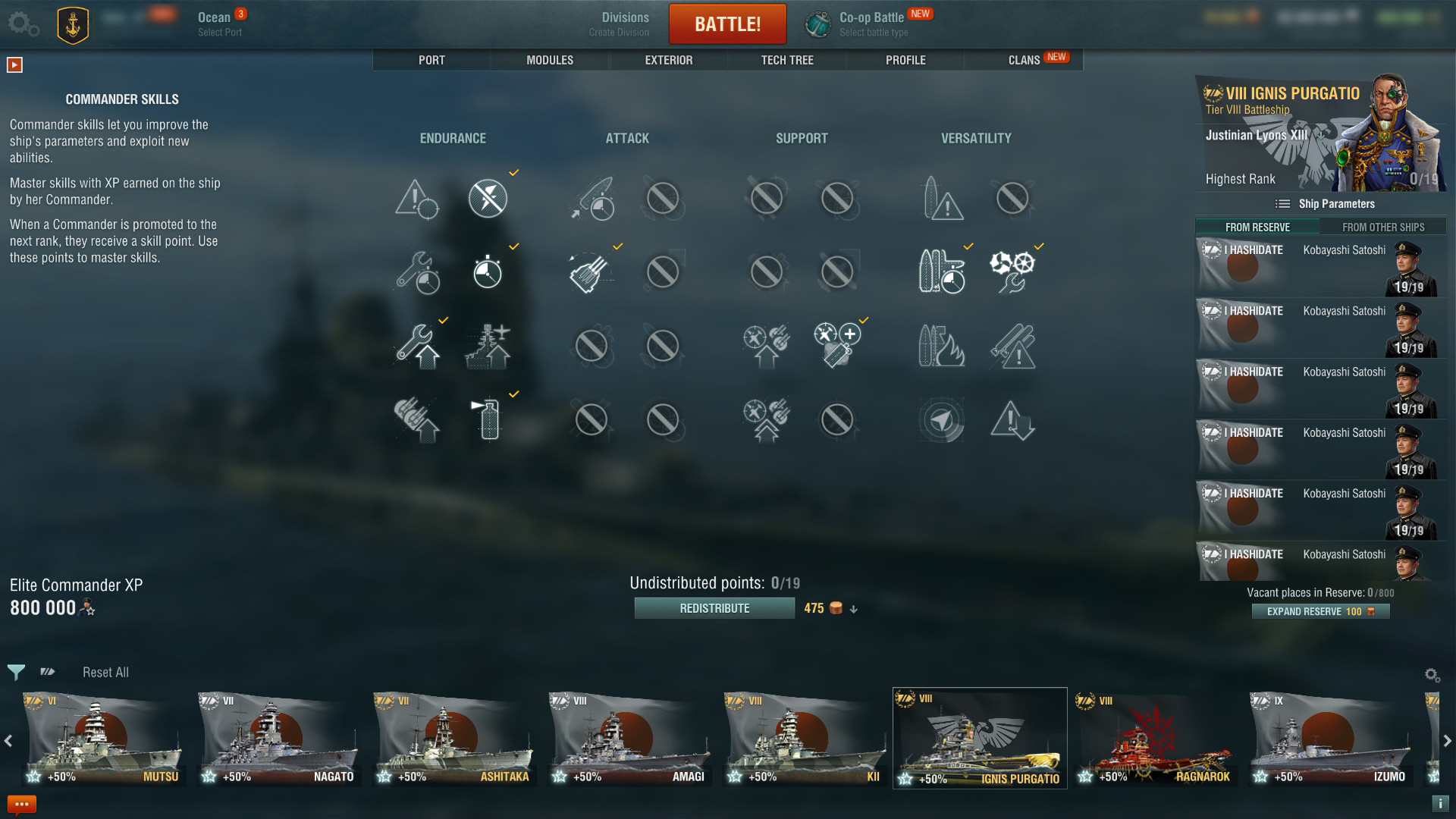Open the Select Port dropdown under Ocean
This screenshot has width=1456, height=819.
click(220, 32)
